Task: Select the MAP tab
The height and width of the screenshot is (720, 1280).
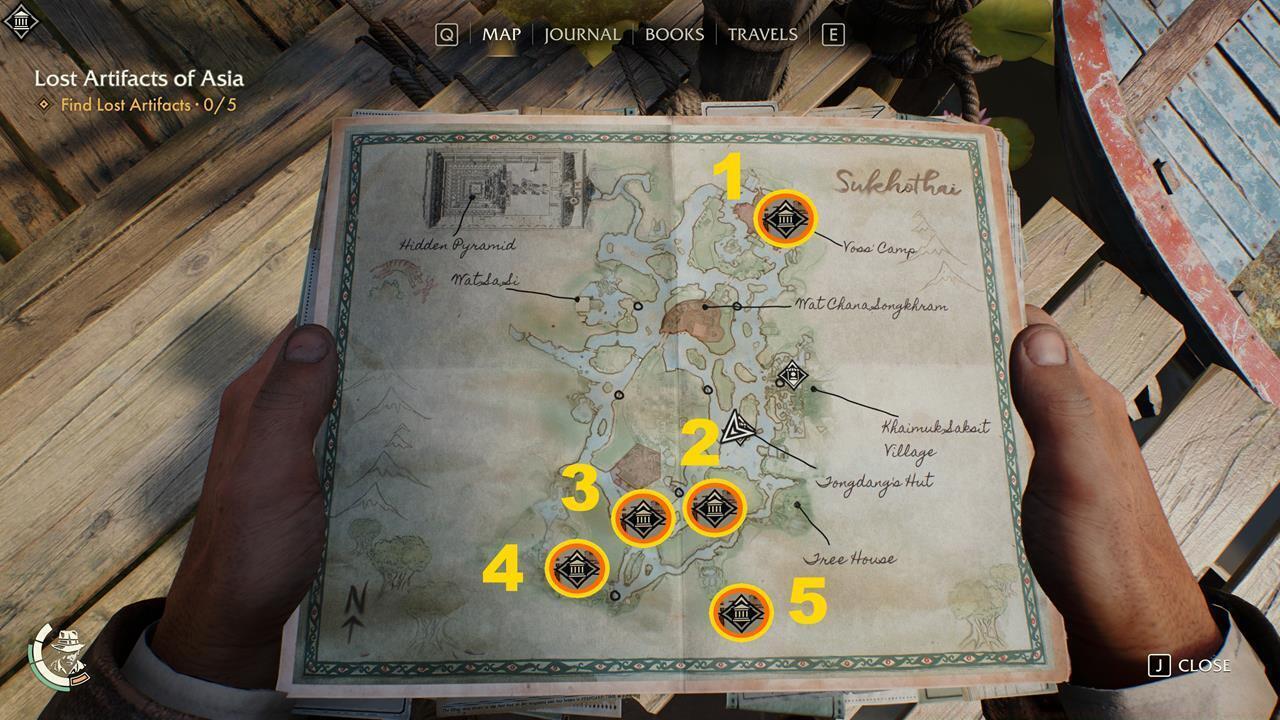Action: (x=503, y=33)
